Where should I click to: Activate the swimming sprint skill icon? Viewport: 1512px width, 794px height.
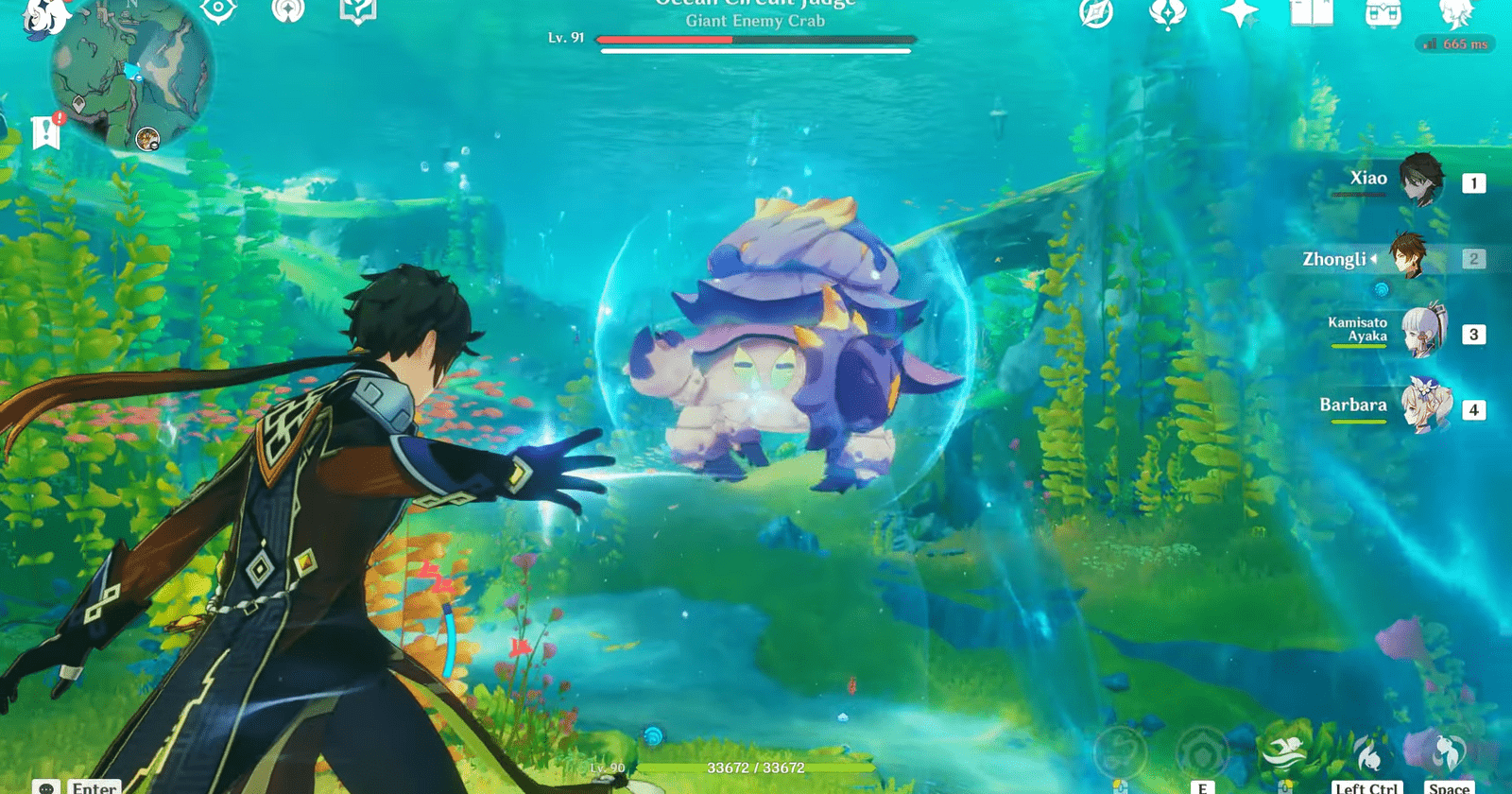pos(1284,751)
